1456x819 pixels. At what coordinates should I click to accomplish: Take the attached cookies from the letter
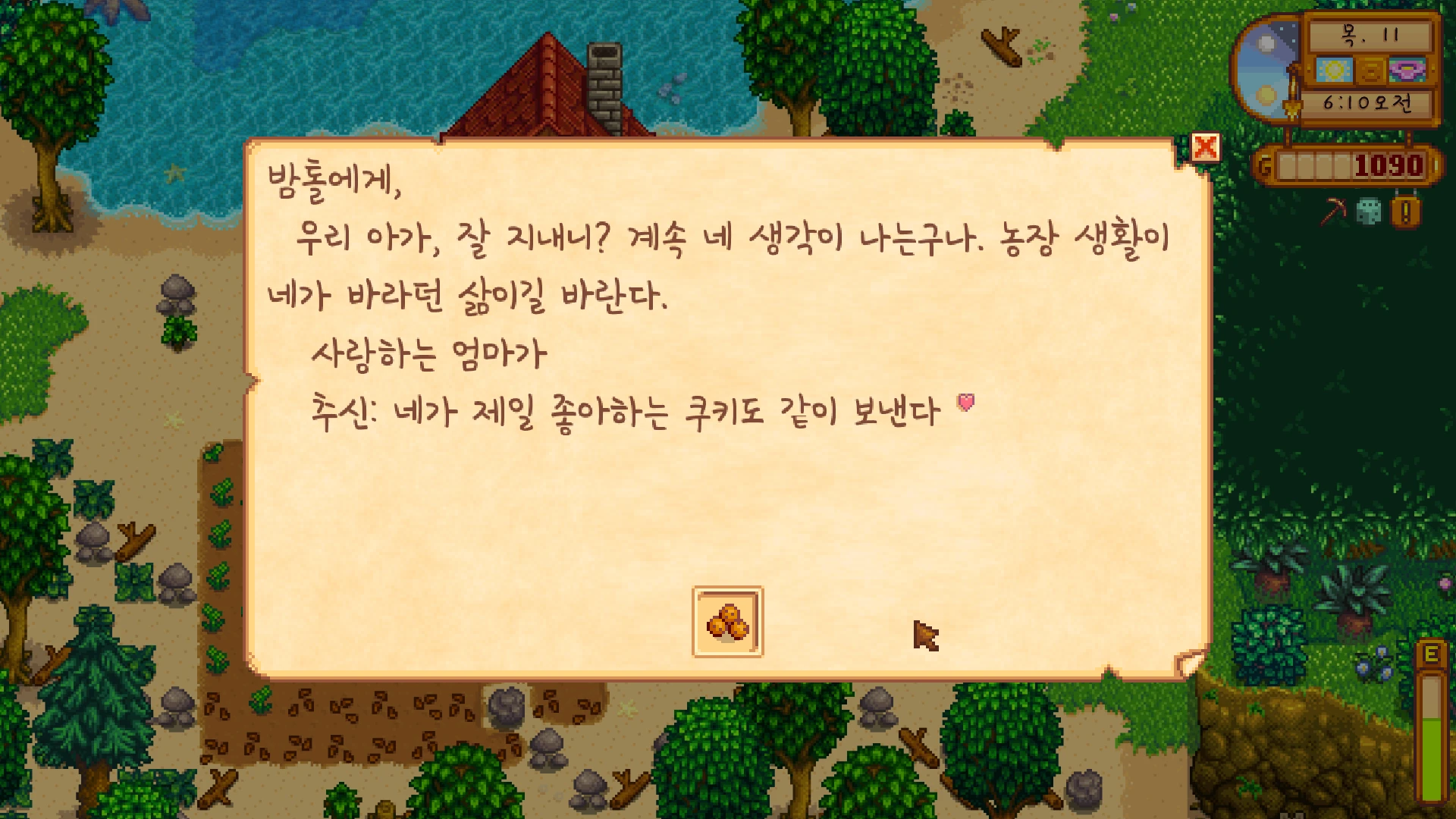point(727,622)
